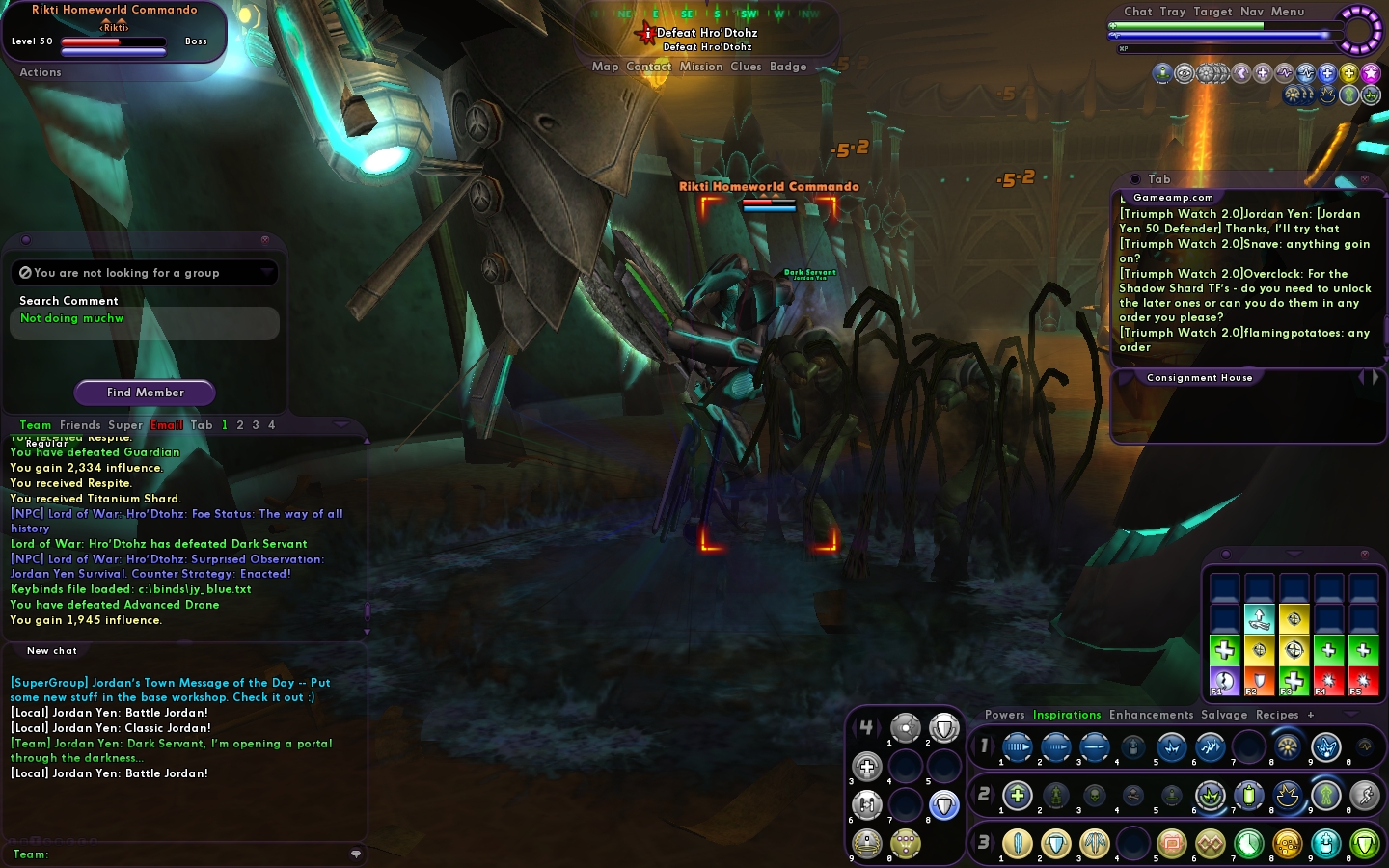Switch to the Super group tab
Screen dimensions: 1389x868
pos(125,425)
